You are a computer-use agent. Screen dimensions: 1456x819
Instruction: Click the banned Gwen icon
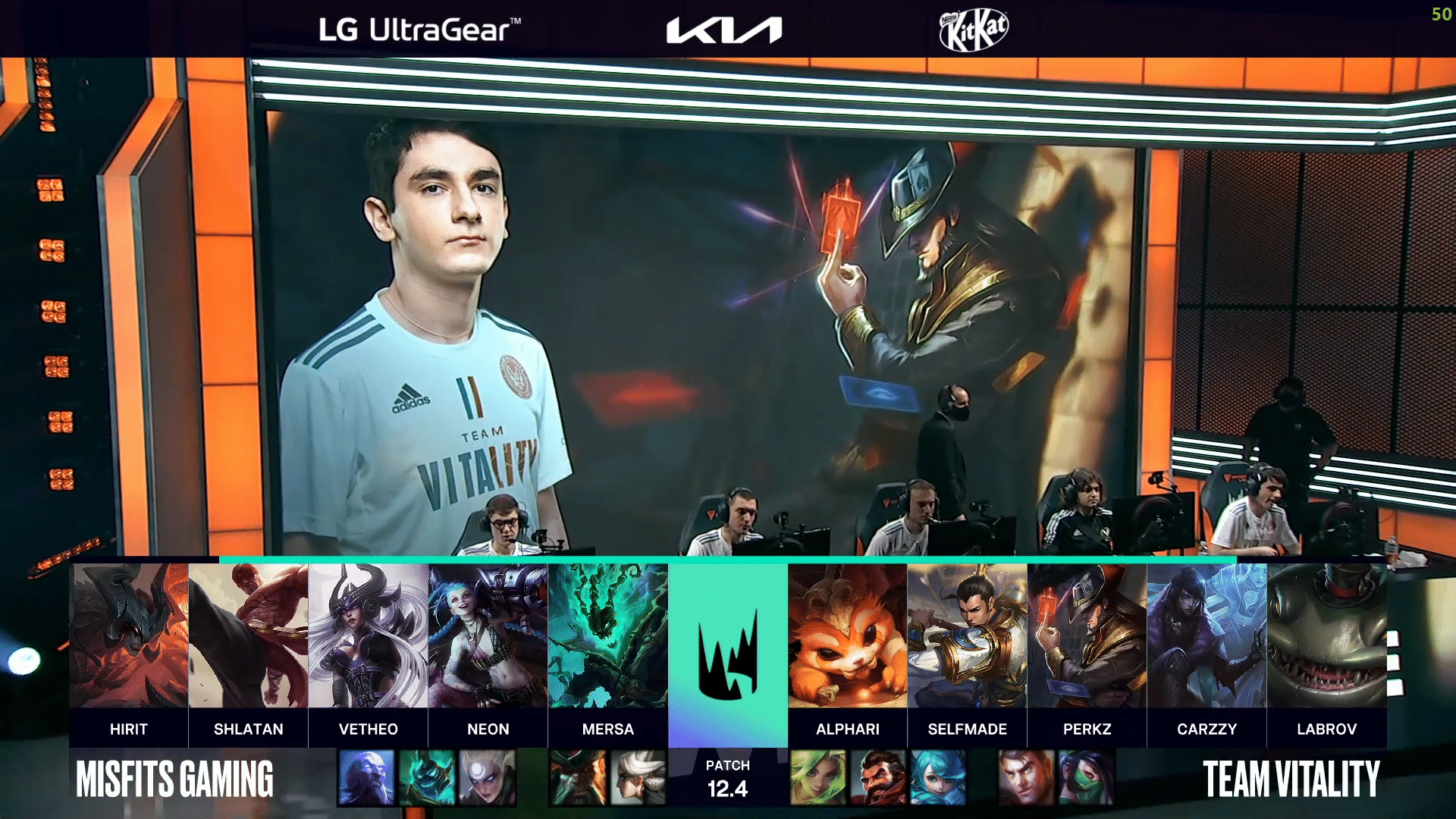click(x=938, y=777)
